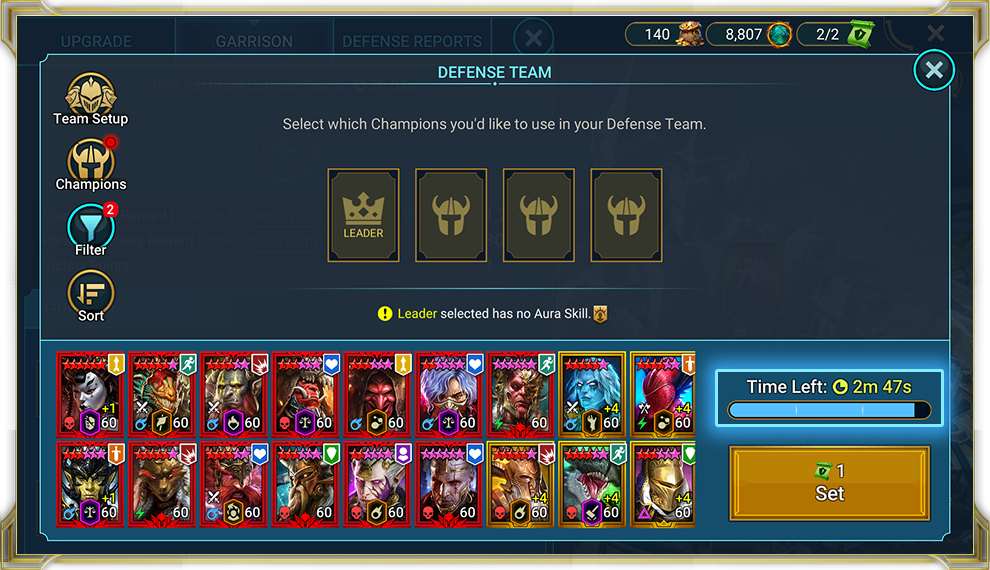Switch to the Garrison tab

coord(254,42)
